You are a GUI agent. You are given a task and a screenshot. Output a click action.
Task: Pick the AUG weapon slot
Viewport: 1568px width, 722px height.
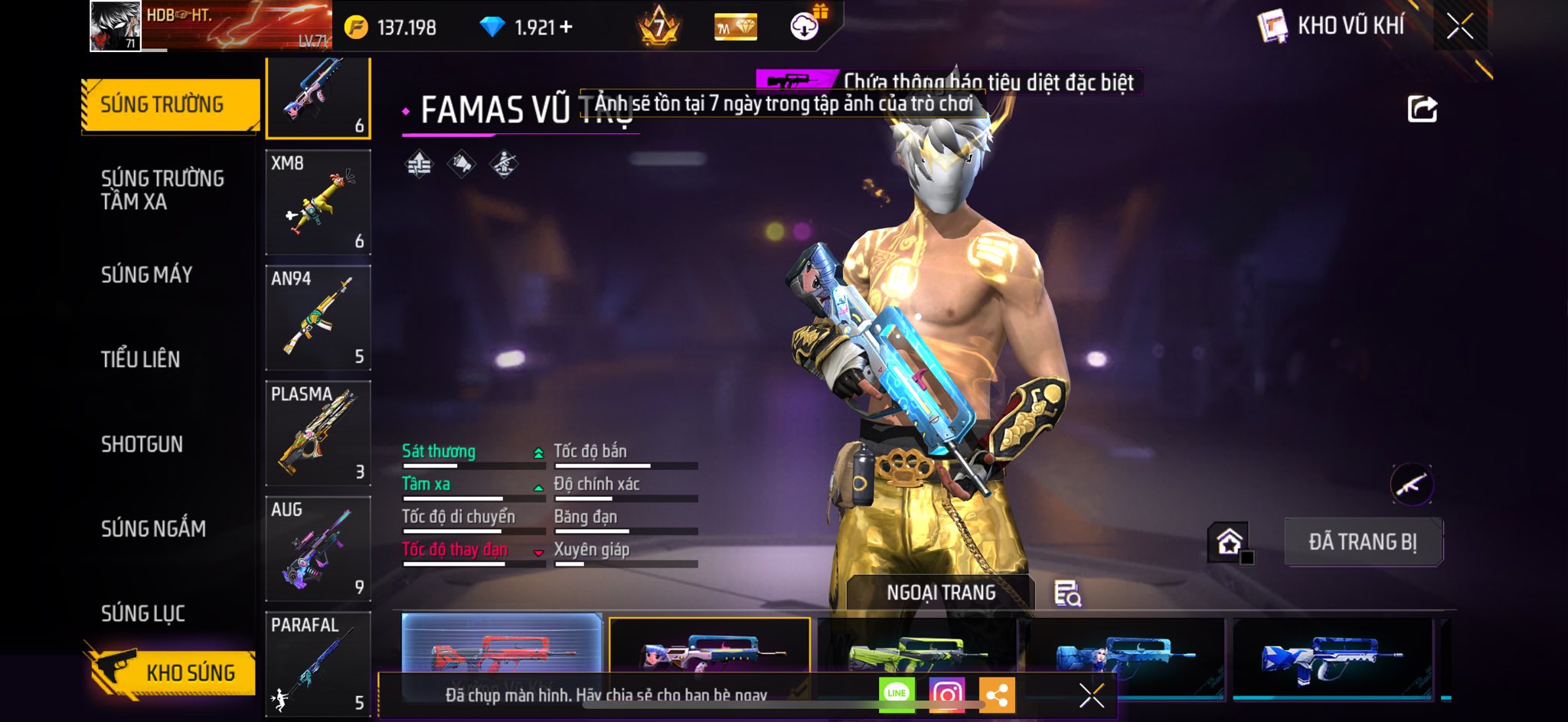[318, 548]
